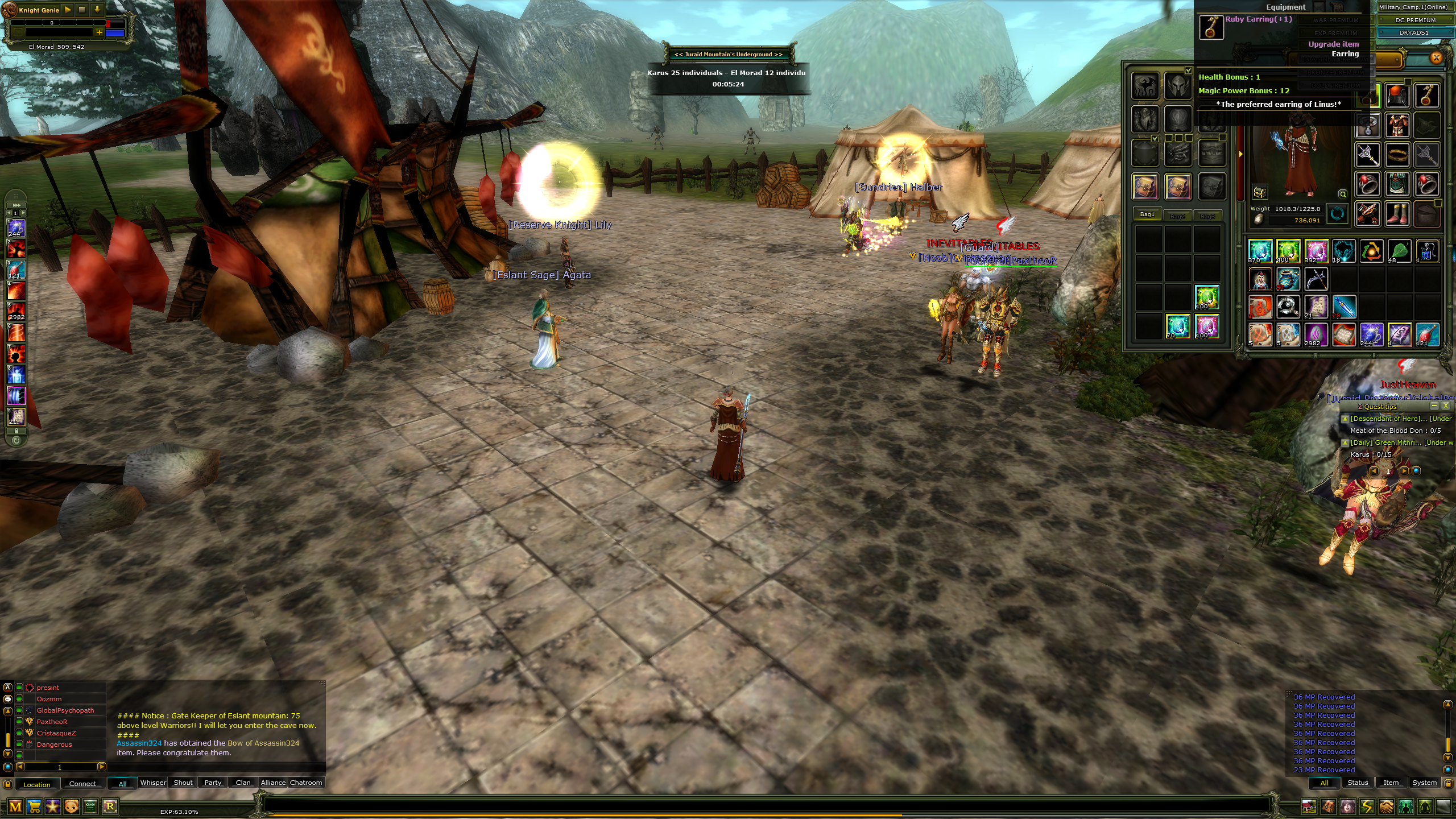Viewport: 1456px width, 819px height.
Task: Open the treasure chest icon beside character preview
Action: [1260, 192]
